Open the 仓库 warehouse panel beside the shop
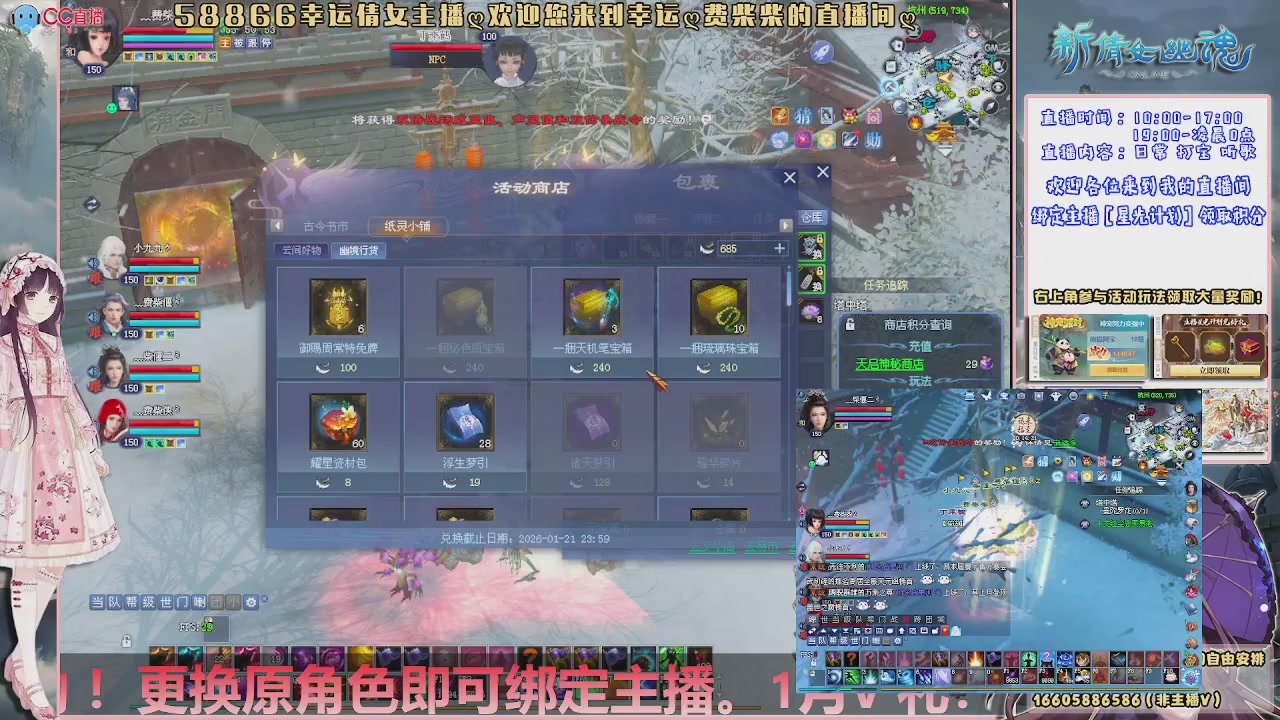 [x=811, y=218]
